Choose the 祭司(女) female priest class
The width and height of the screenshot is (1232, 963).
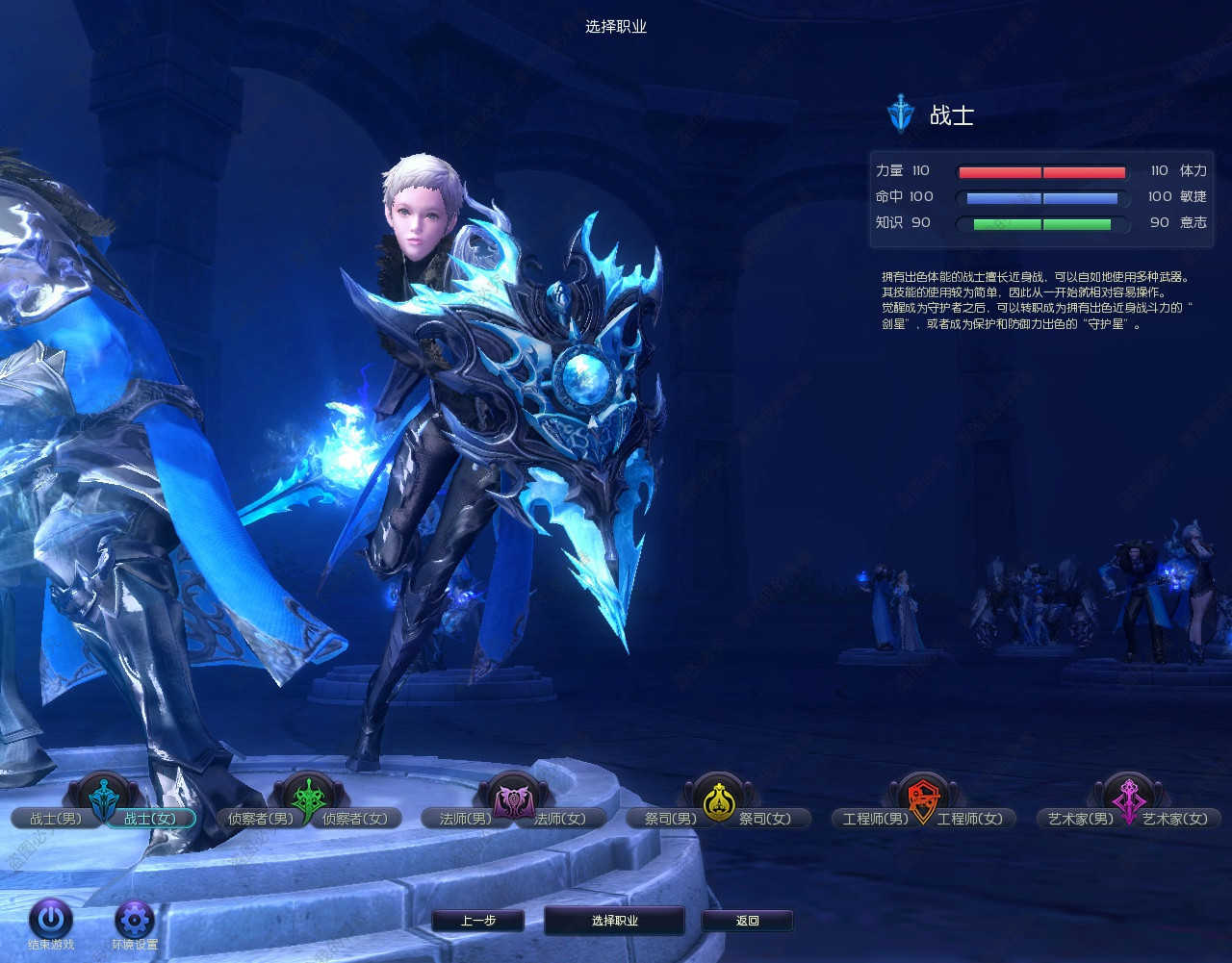point(765,819)
